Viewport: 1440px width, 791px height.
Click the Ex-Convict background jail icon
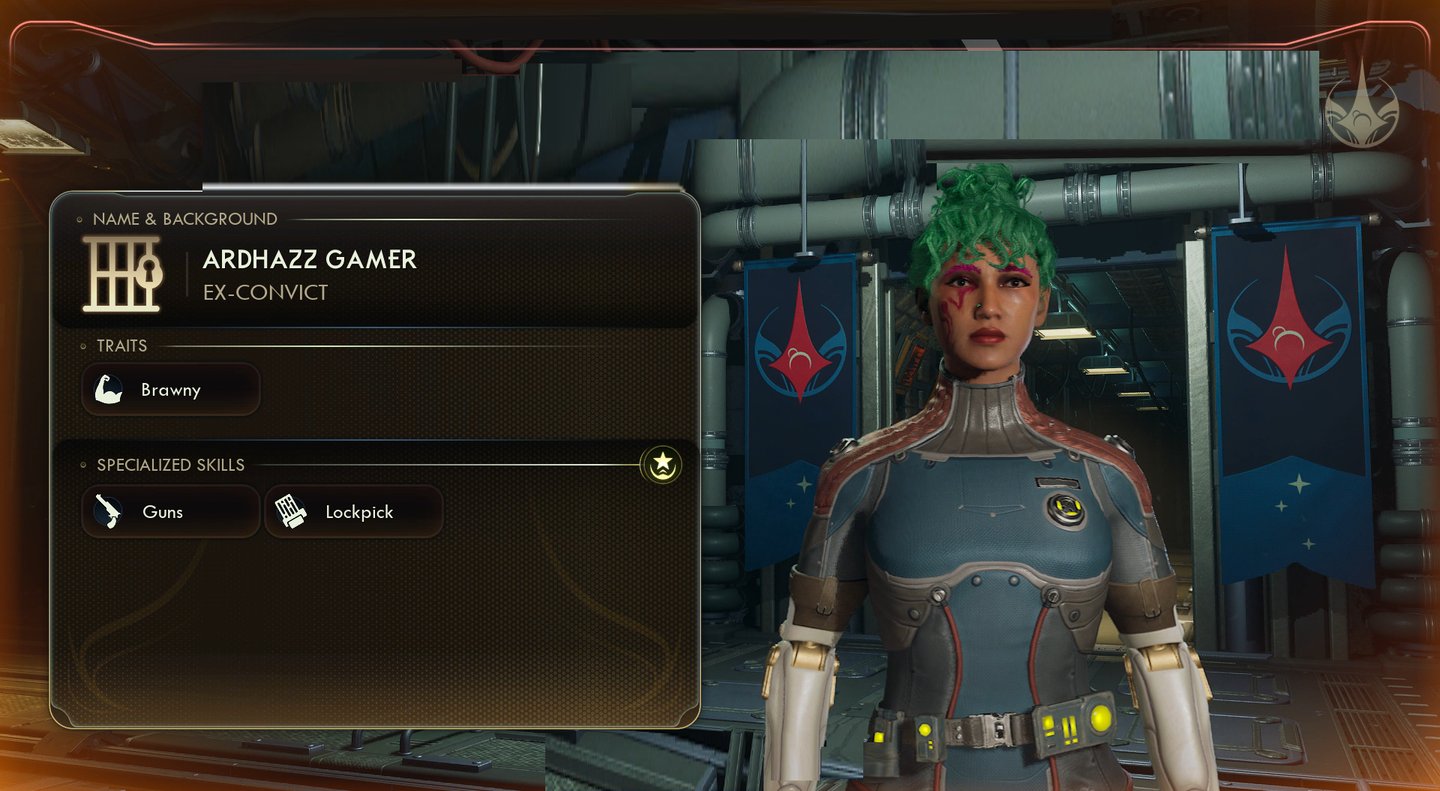(x=122, y=274)
